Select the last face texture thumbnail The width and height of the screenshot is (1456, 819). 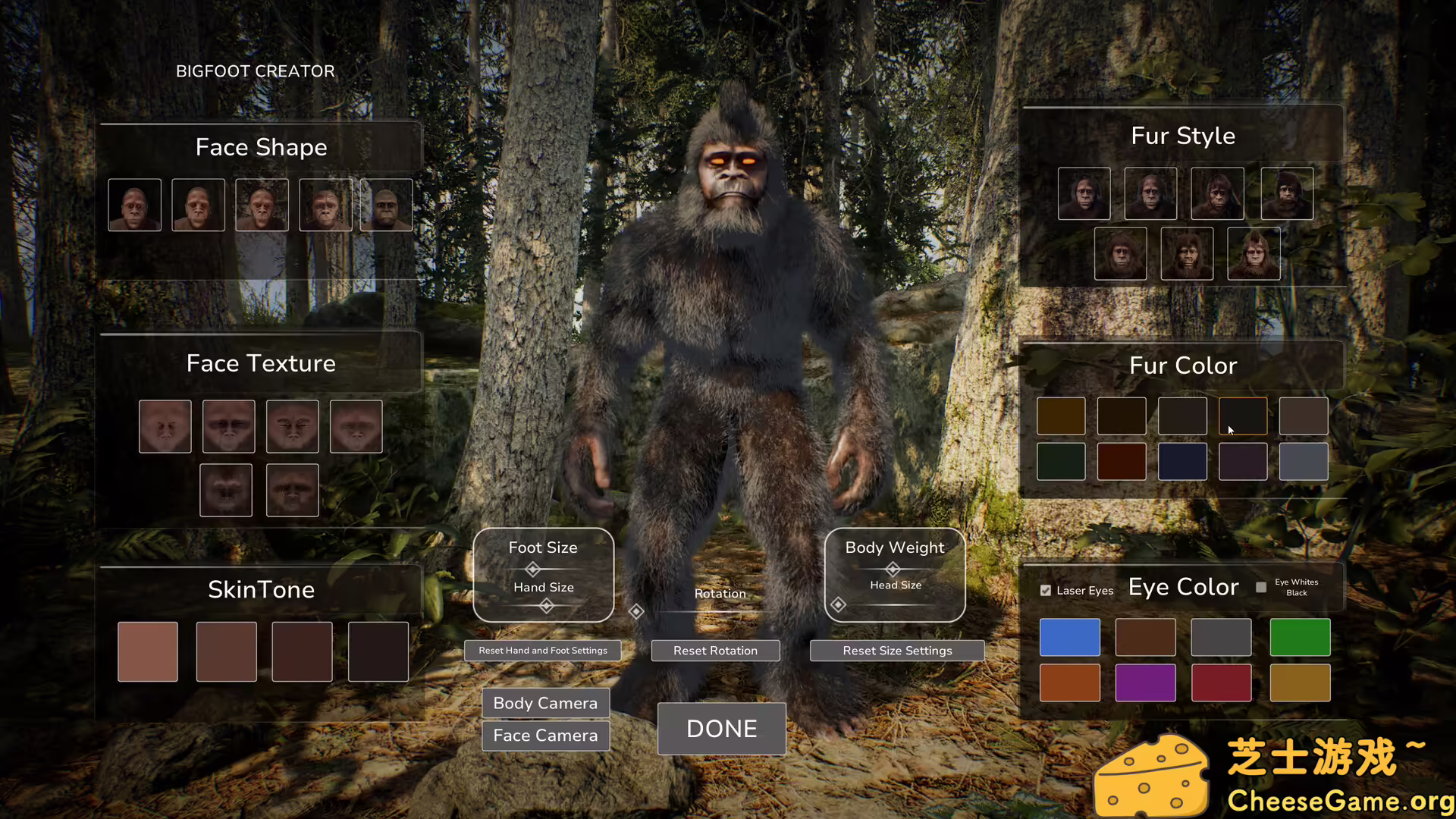[292, 490]
